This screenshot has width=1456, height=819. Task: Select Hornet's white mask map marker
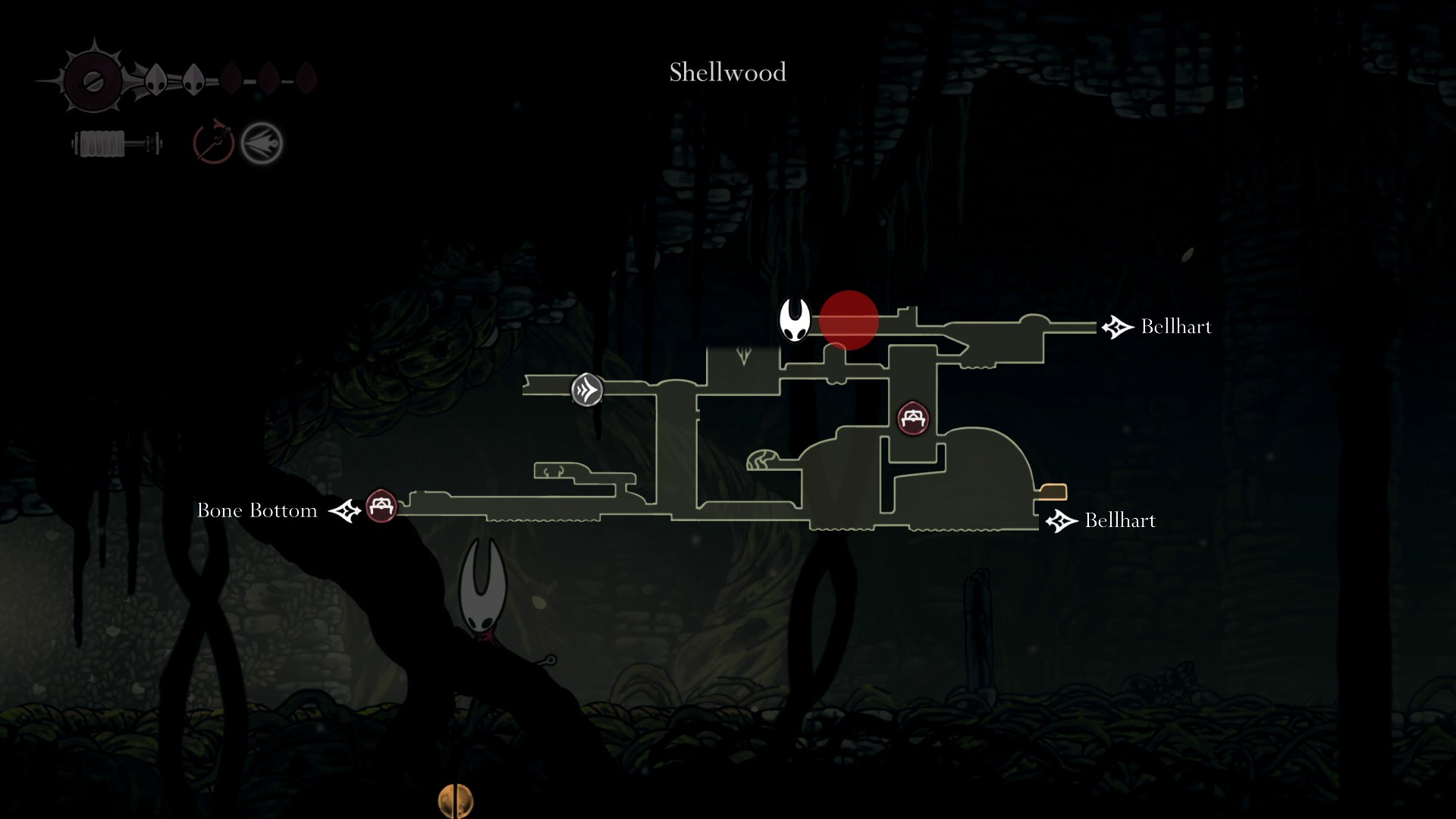(795, 319)
